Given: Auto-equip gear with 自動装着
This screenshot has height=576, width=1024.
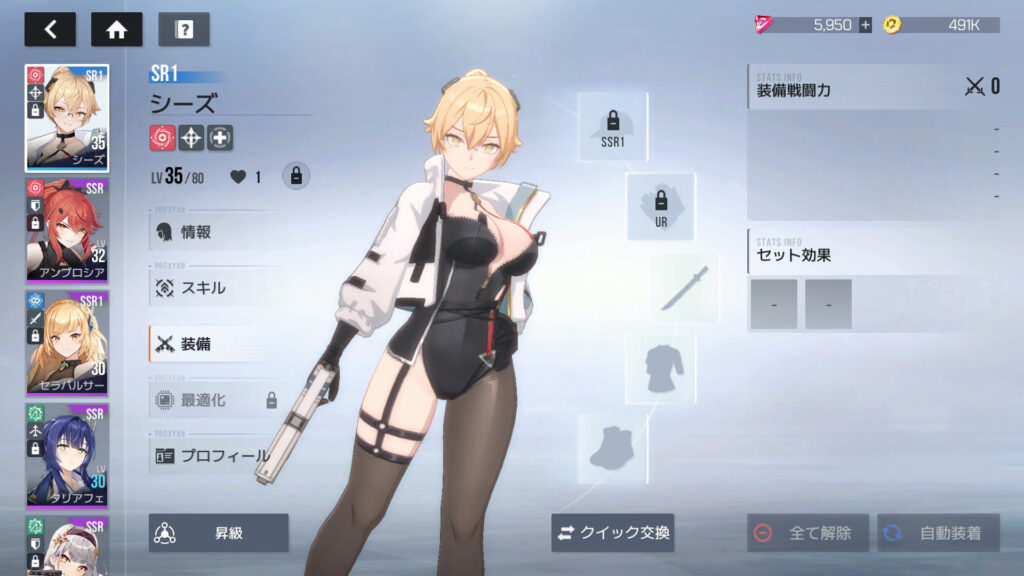Looking at the screenshot, I should [x=938, y=533].
